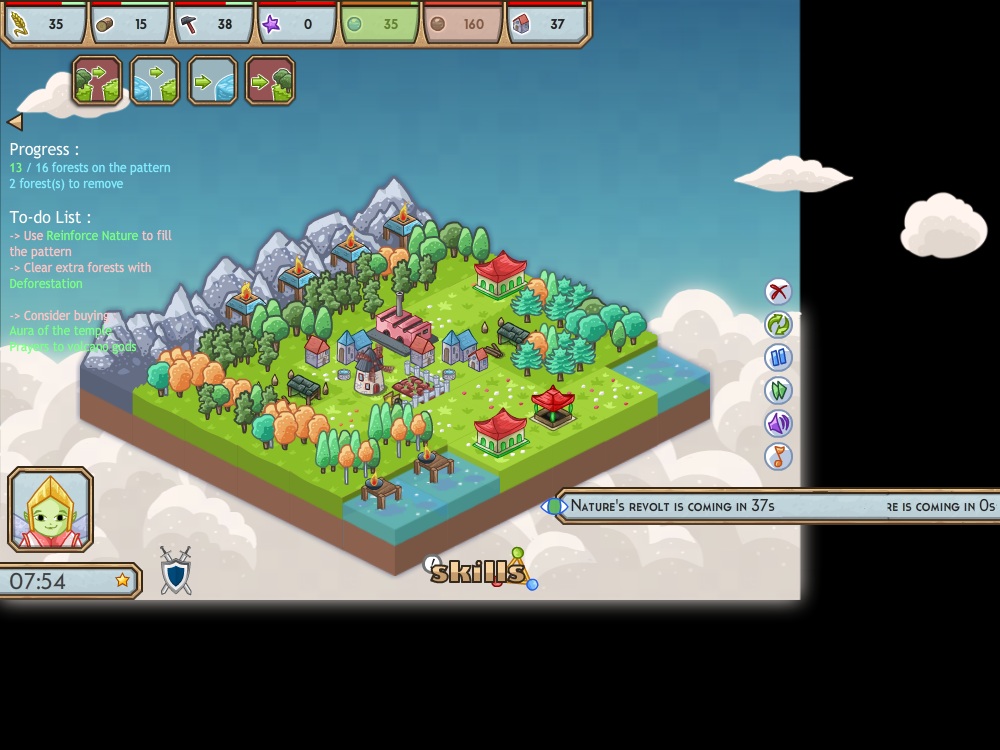
Task: Click the Nature's revolt event notification
Action: click(x=670, y=506)
